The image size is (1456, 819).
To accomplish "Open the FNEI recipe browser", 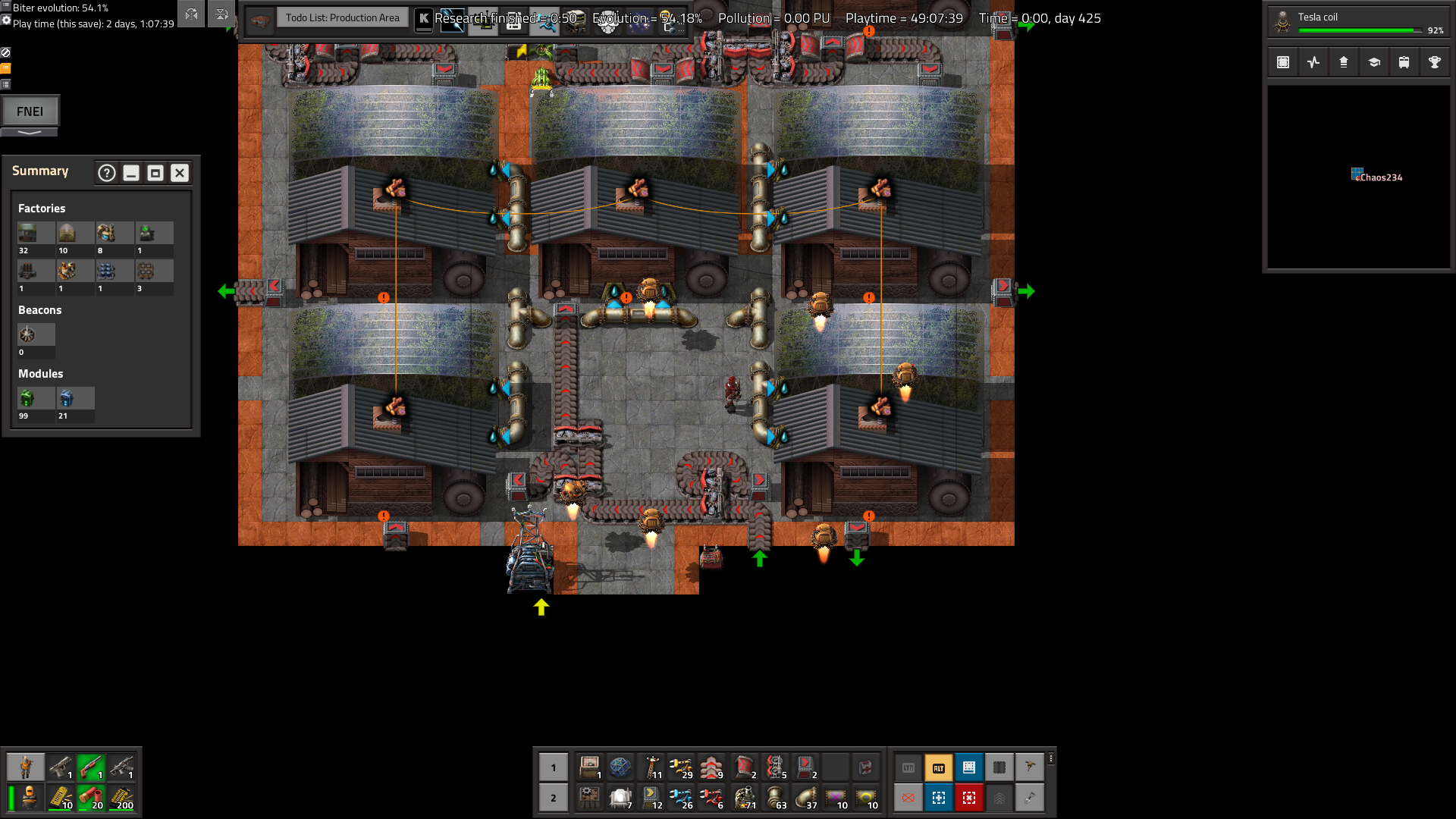I will tap(30, 111).
